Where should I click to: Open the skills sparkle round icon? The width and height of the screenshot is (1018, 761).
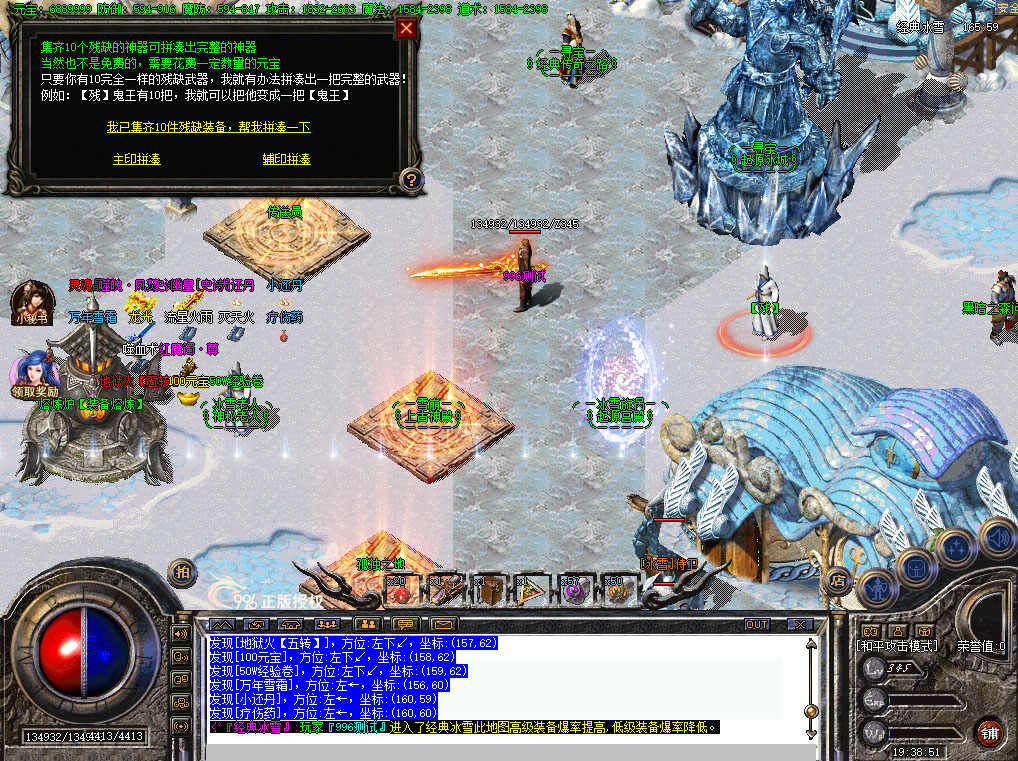coord(956,549)
